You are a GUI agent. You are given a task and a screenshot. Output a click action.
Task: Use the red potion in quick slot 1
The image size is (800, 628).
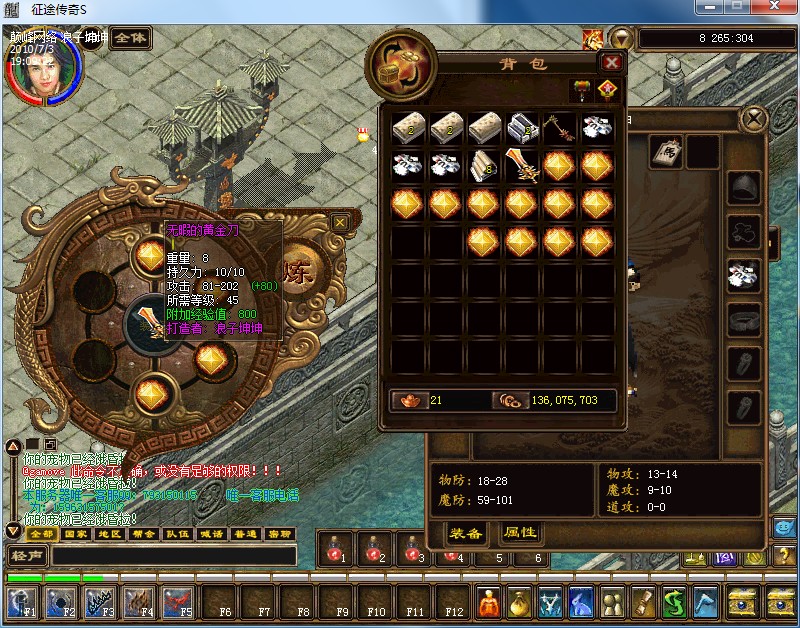(x=337, y=548)
